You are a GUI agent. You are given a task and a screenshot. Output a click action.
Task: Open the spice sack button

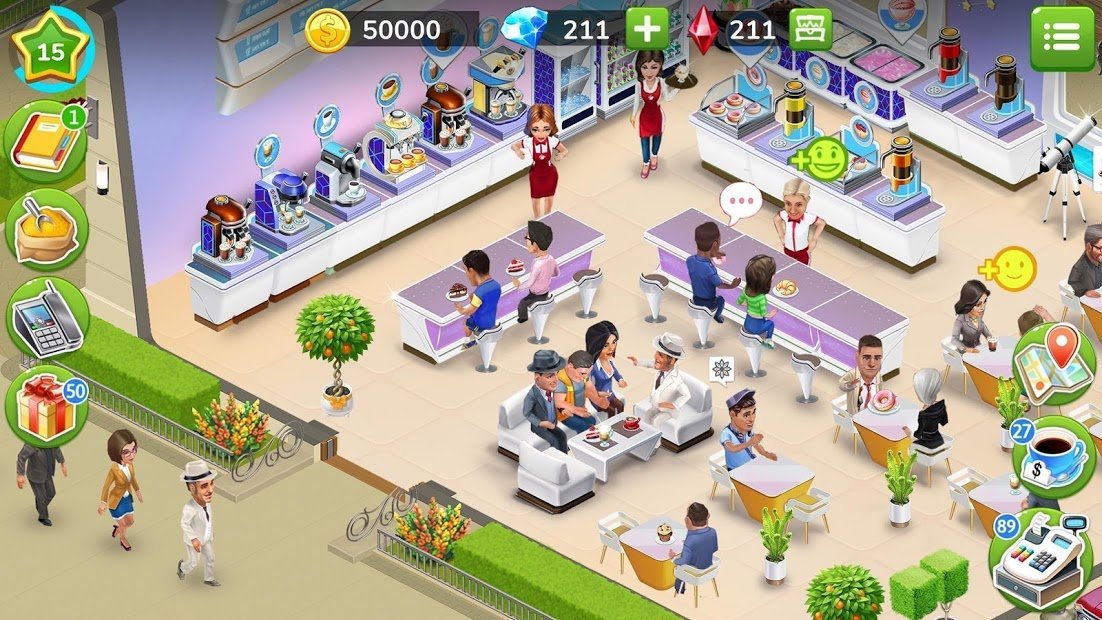(46, 229)
